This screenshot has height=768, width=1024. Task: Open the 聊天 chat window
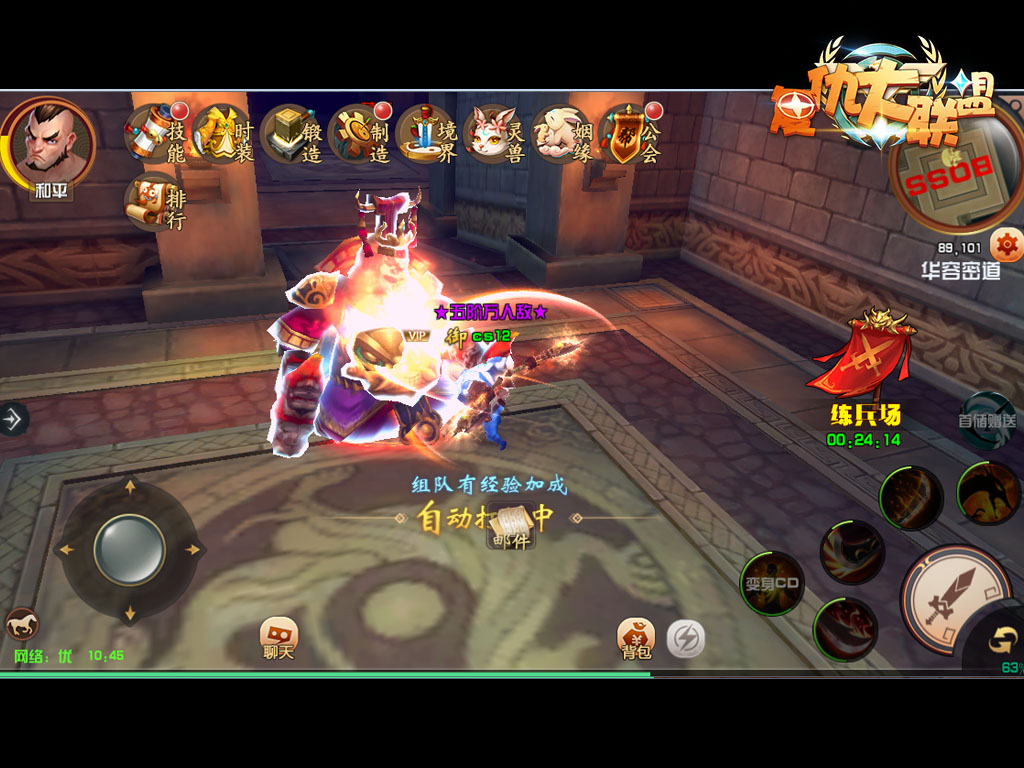point(279,639)
